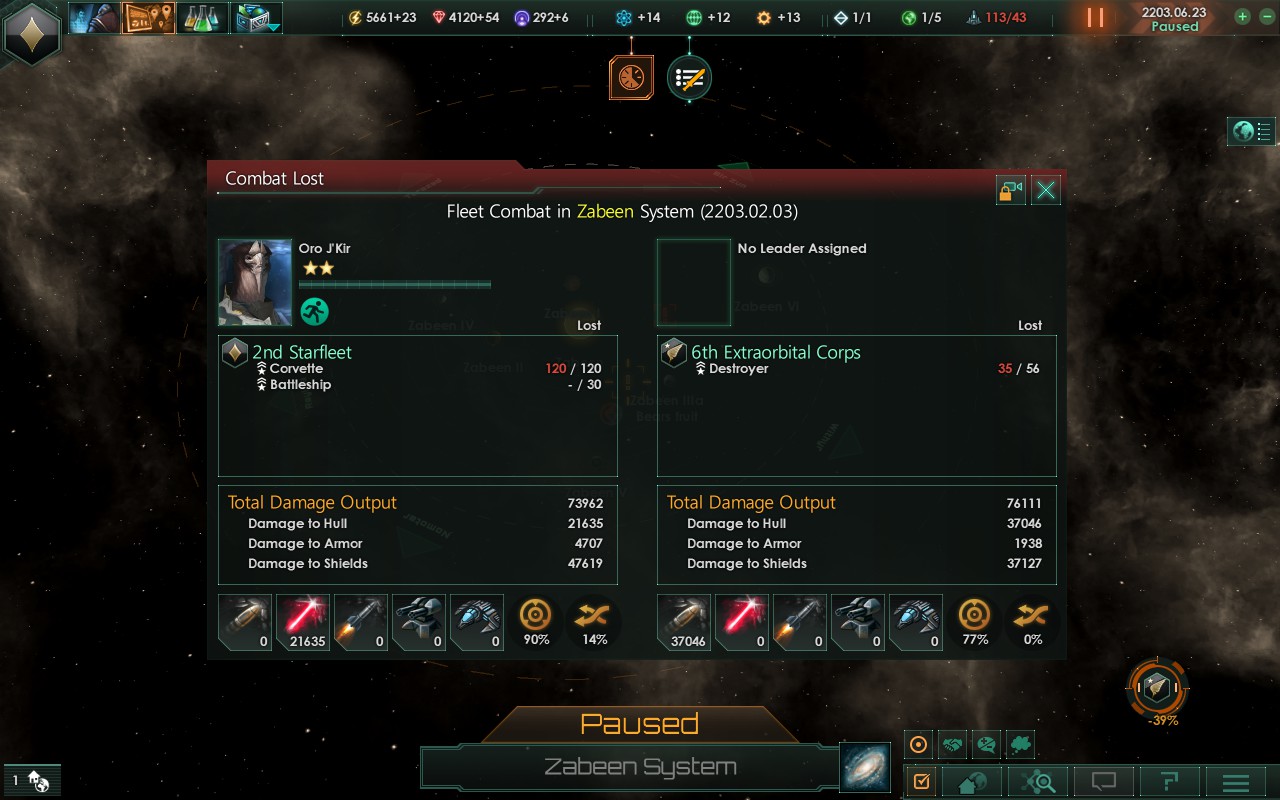Image resolution: width=1280 pixels, height=800 pixels.
Task: Open the Technology research flasks panel
Action: pos(202,17)
